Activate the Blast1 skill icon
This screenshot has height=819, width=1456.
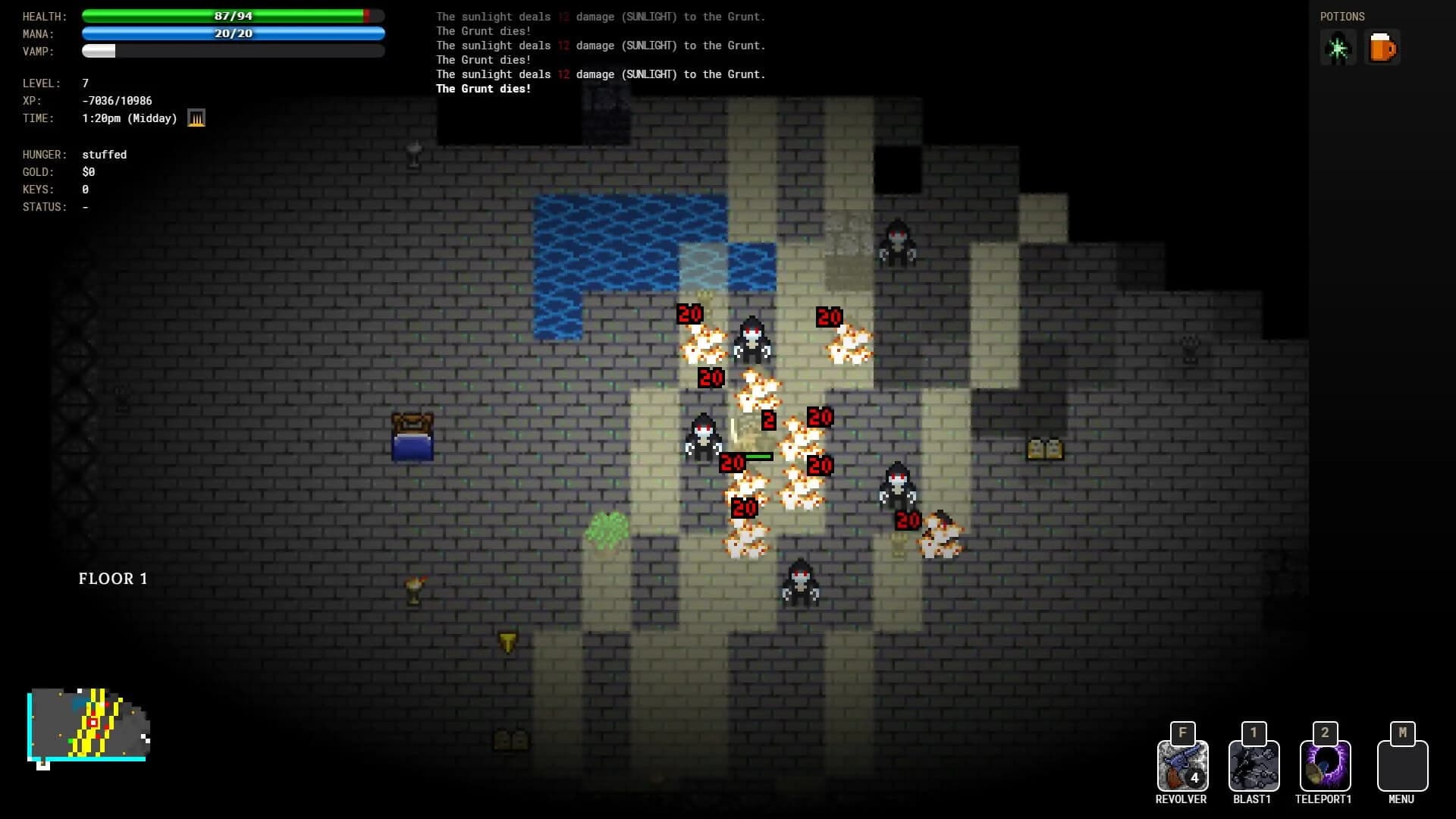tap(1253, 764)
